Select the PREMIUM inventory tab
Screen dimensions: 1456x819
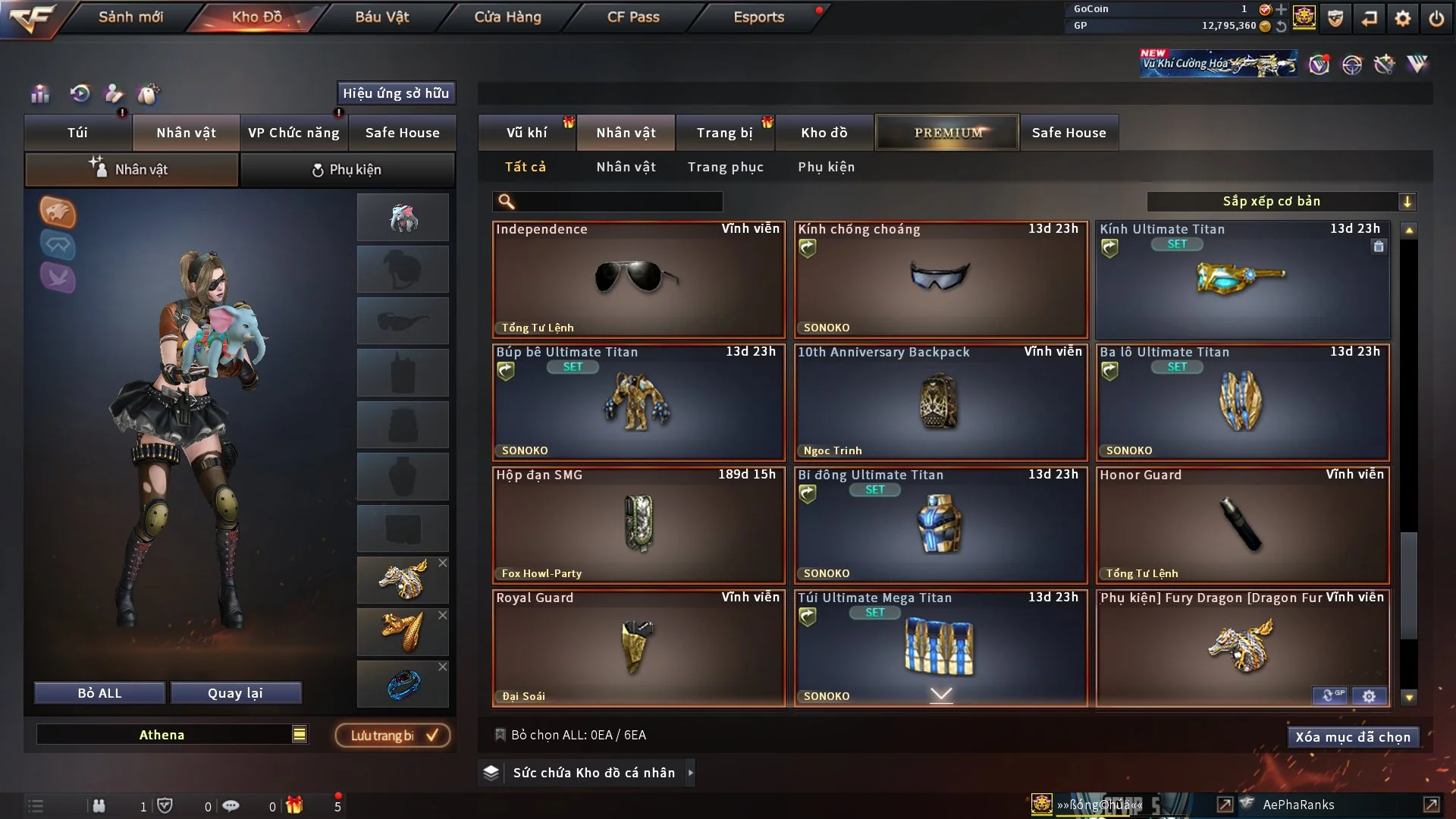click(947, 133)
